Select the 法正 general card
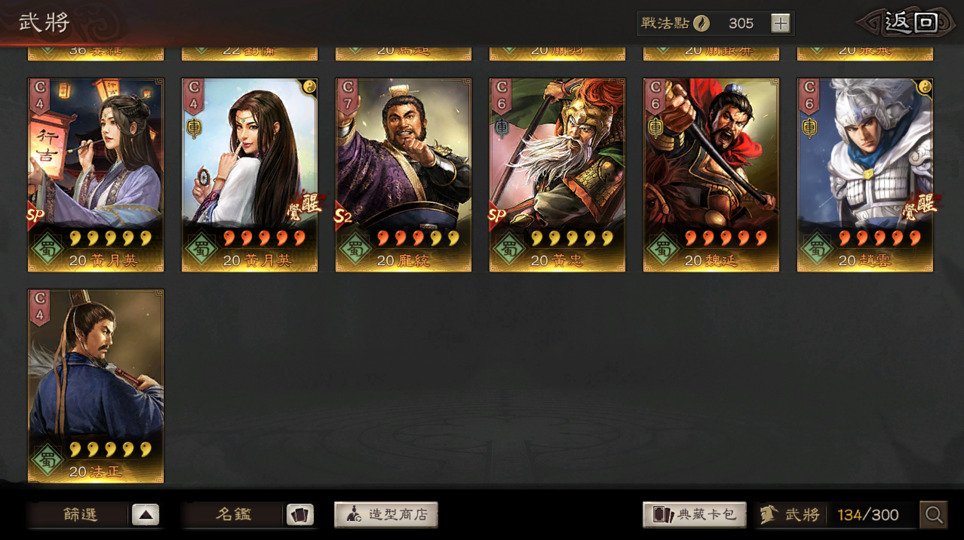This screenshot has width=964, height=540. tap(95, 386)
